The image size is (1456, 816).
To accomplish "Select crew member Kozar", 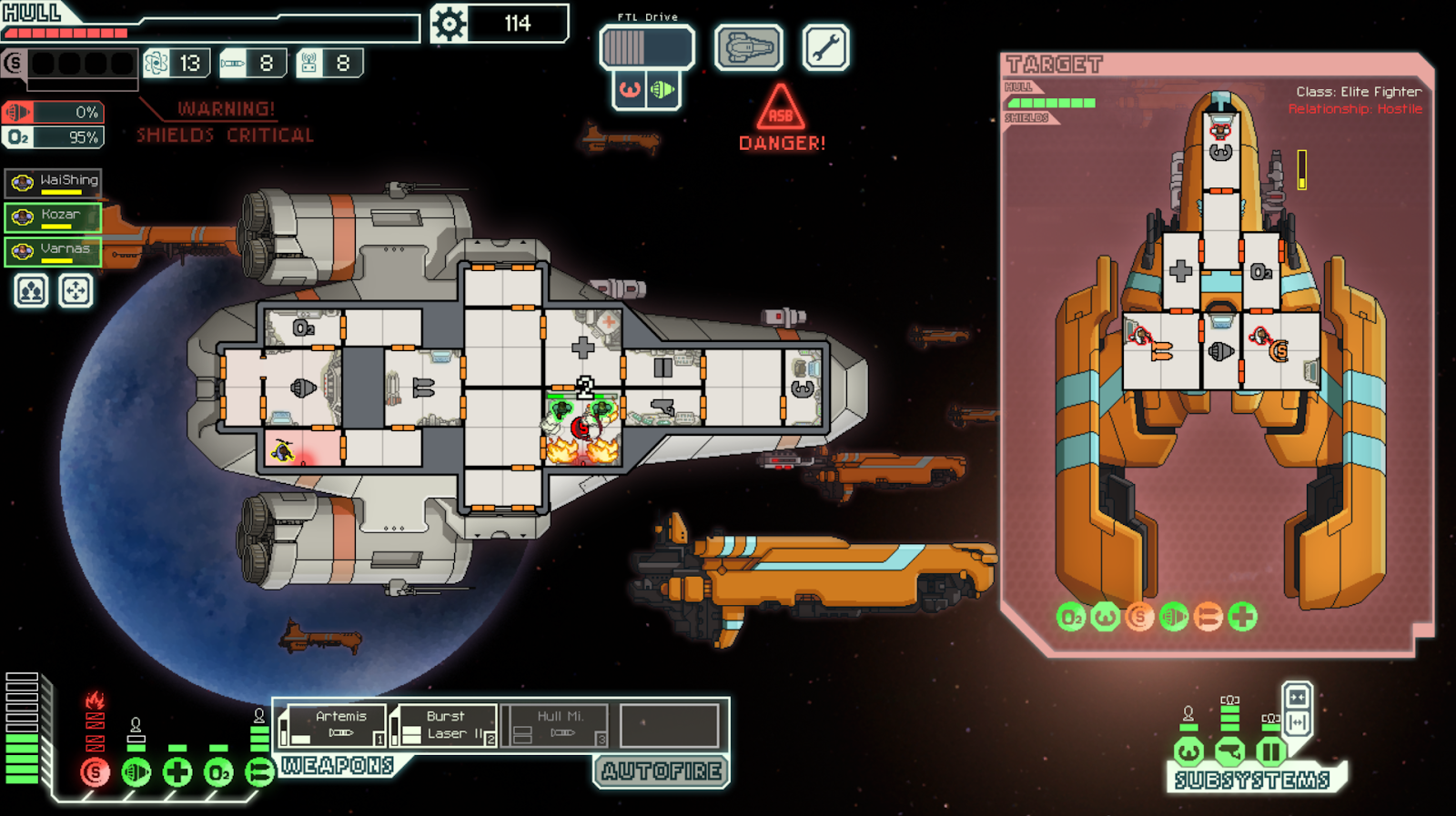I will [54, 217].
